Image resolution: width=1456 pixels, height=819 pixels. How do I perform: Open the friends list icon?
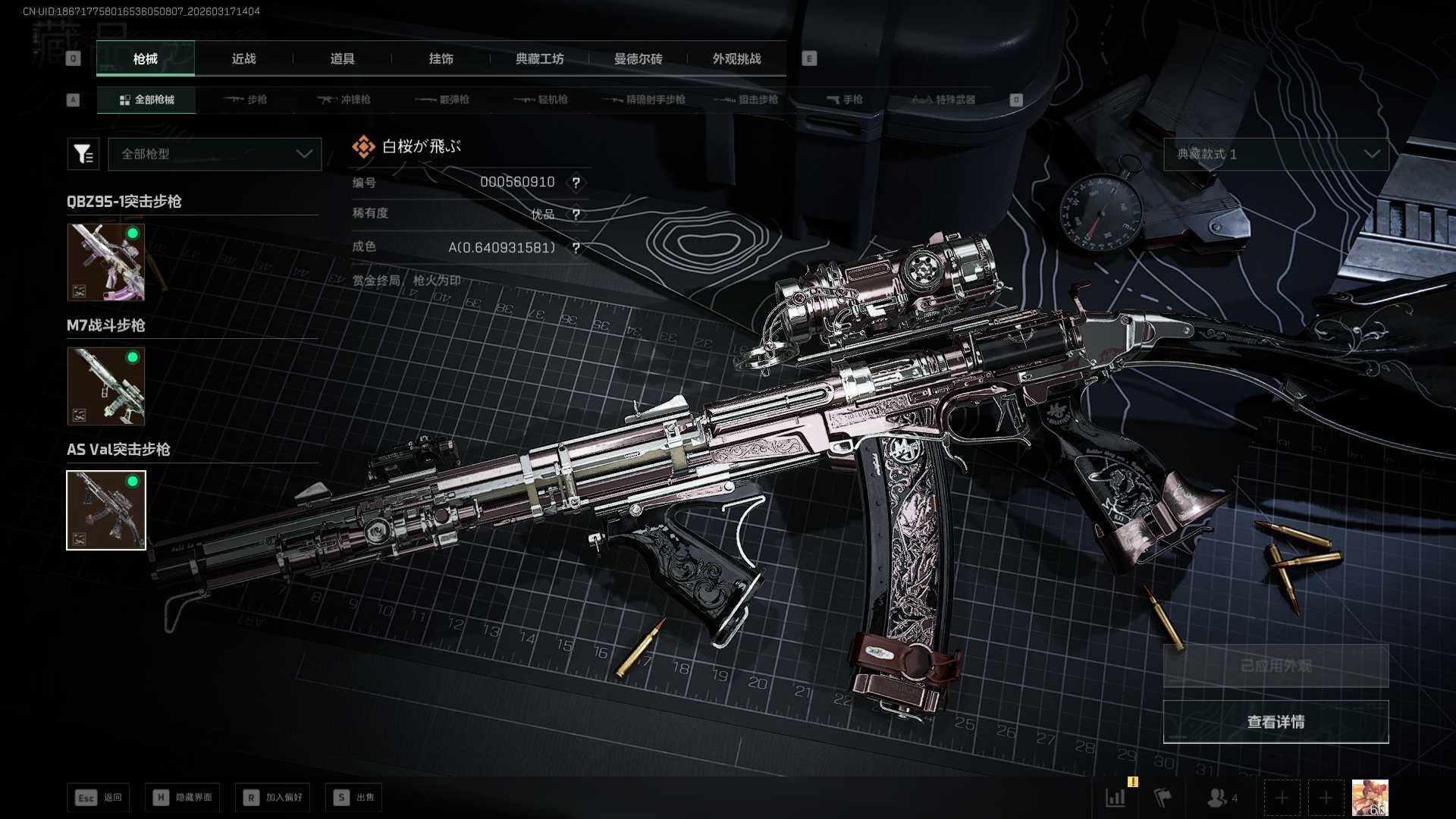[x=1221, y=798]
